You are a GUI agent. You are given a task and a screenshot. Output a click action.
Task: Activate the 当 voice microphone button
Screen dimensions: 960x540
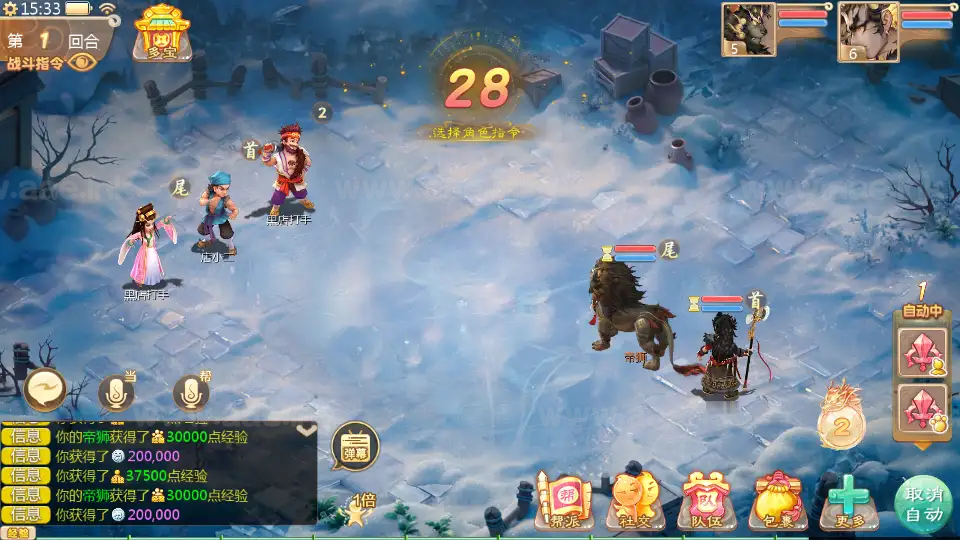click(x=116, y=393)
